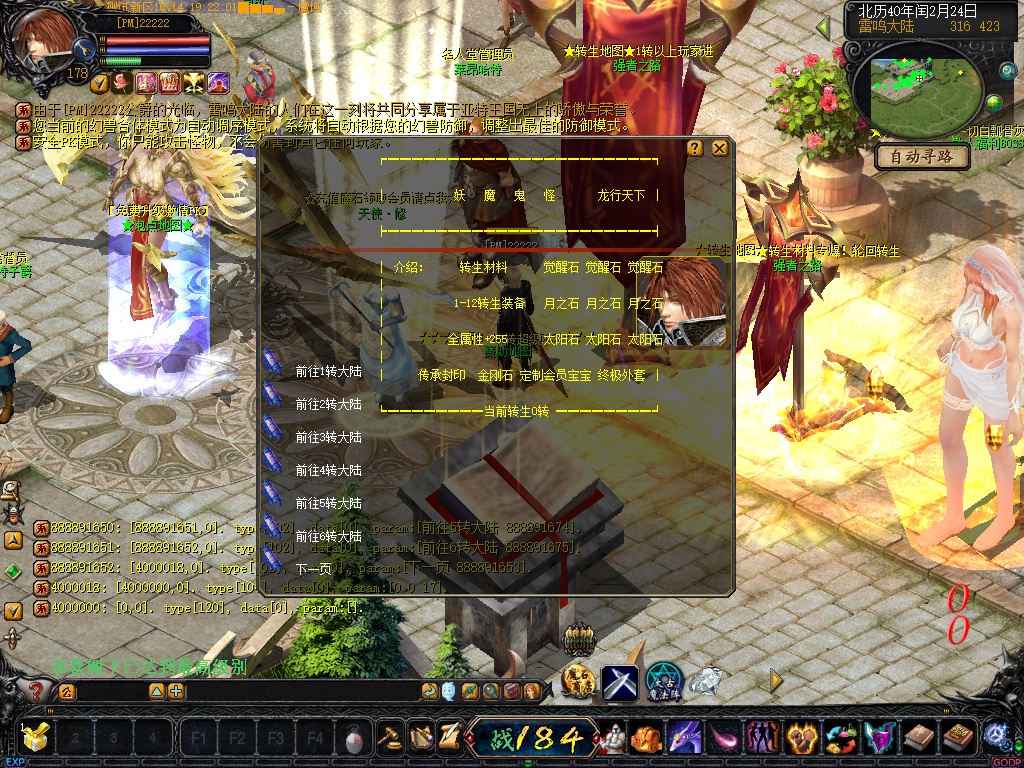This screenshot has height=768, width=1024.
Task: Open the 魔法阵 magic circle icon
Action: (x=663, y=682)
